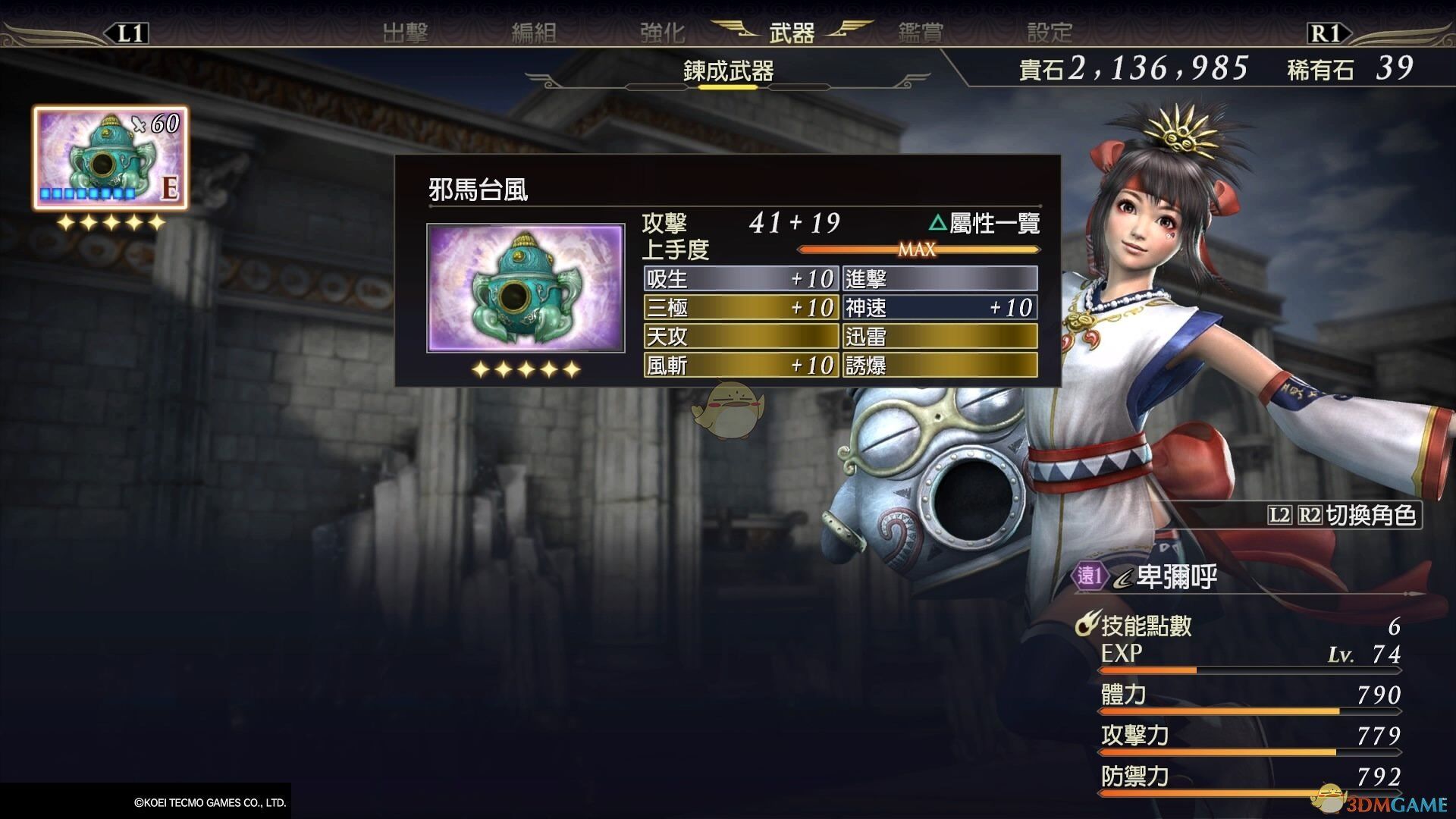Go to the 鑑賞 tab
Screen dimensions: 1456x819
pyautogui.click(x=921, y=33)
